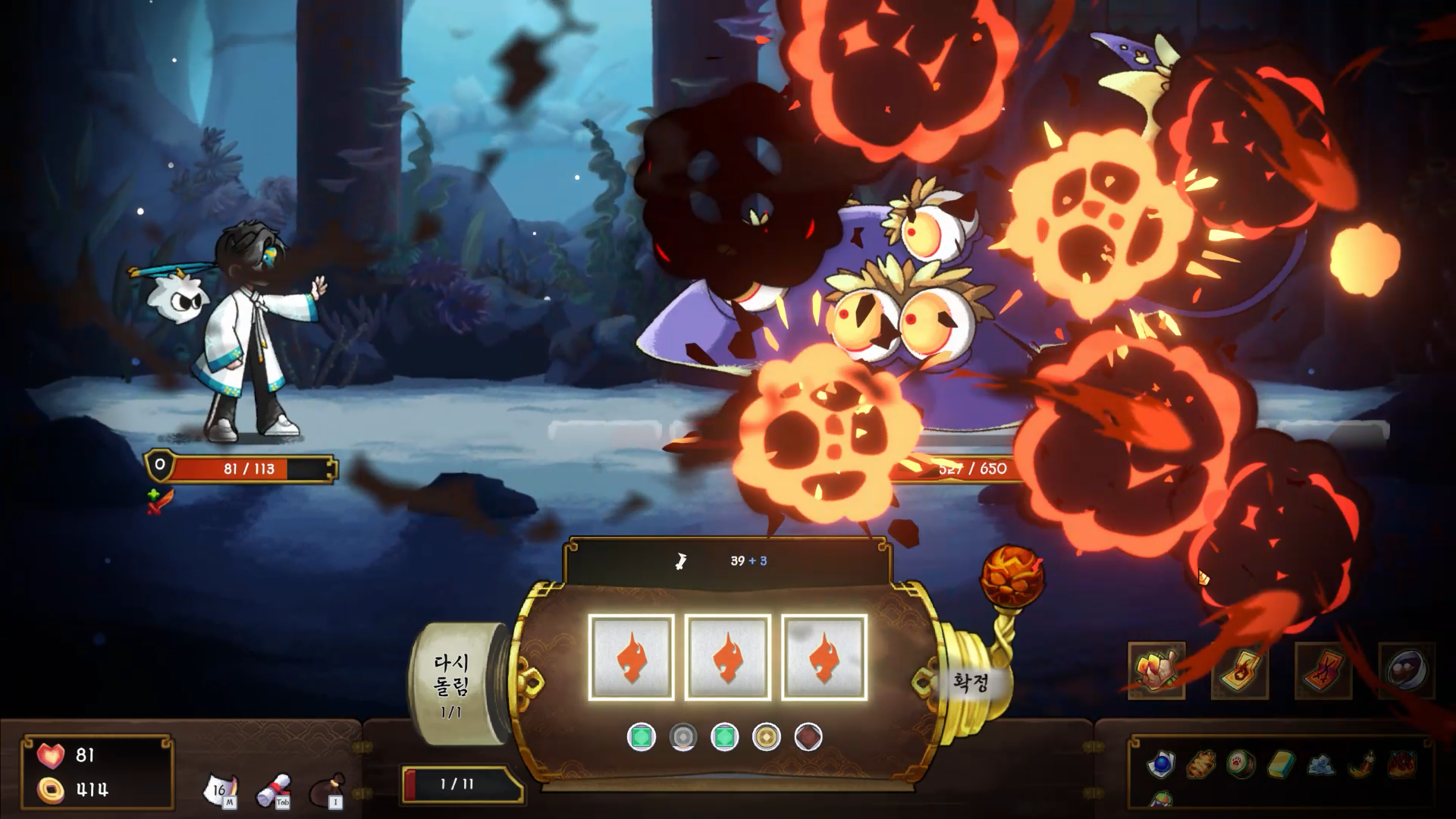Inspect the ice crystal relic
The height and width of the screenshot is (819, 1456).
click(x=1320, y=764)
